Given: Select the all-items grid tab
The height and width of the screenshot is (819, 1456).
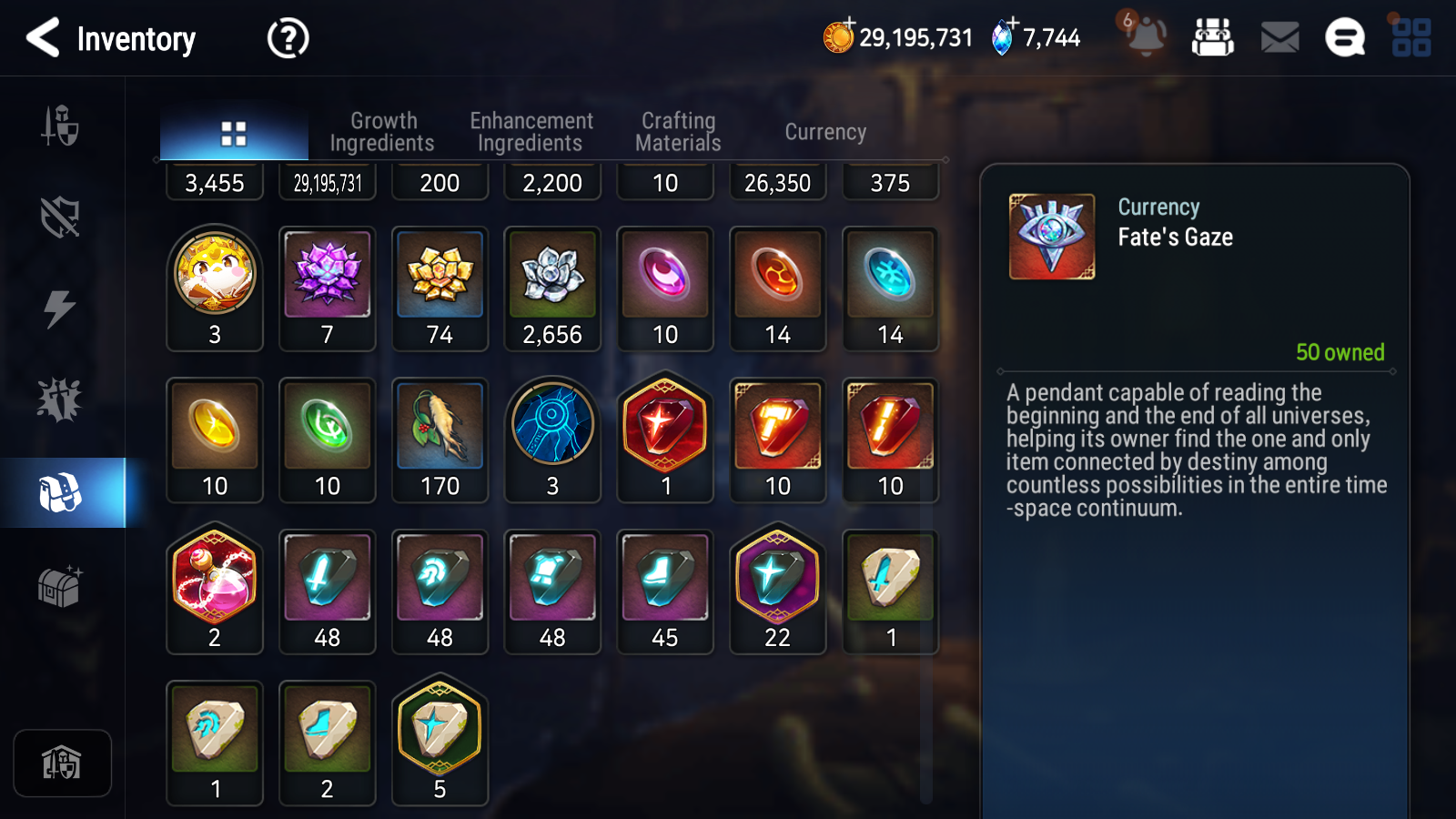Looking at the screenshot, I should tap(234, 134).
